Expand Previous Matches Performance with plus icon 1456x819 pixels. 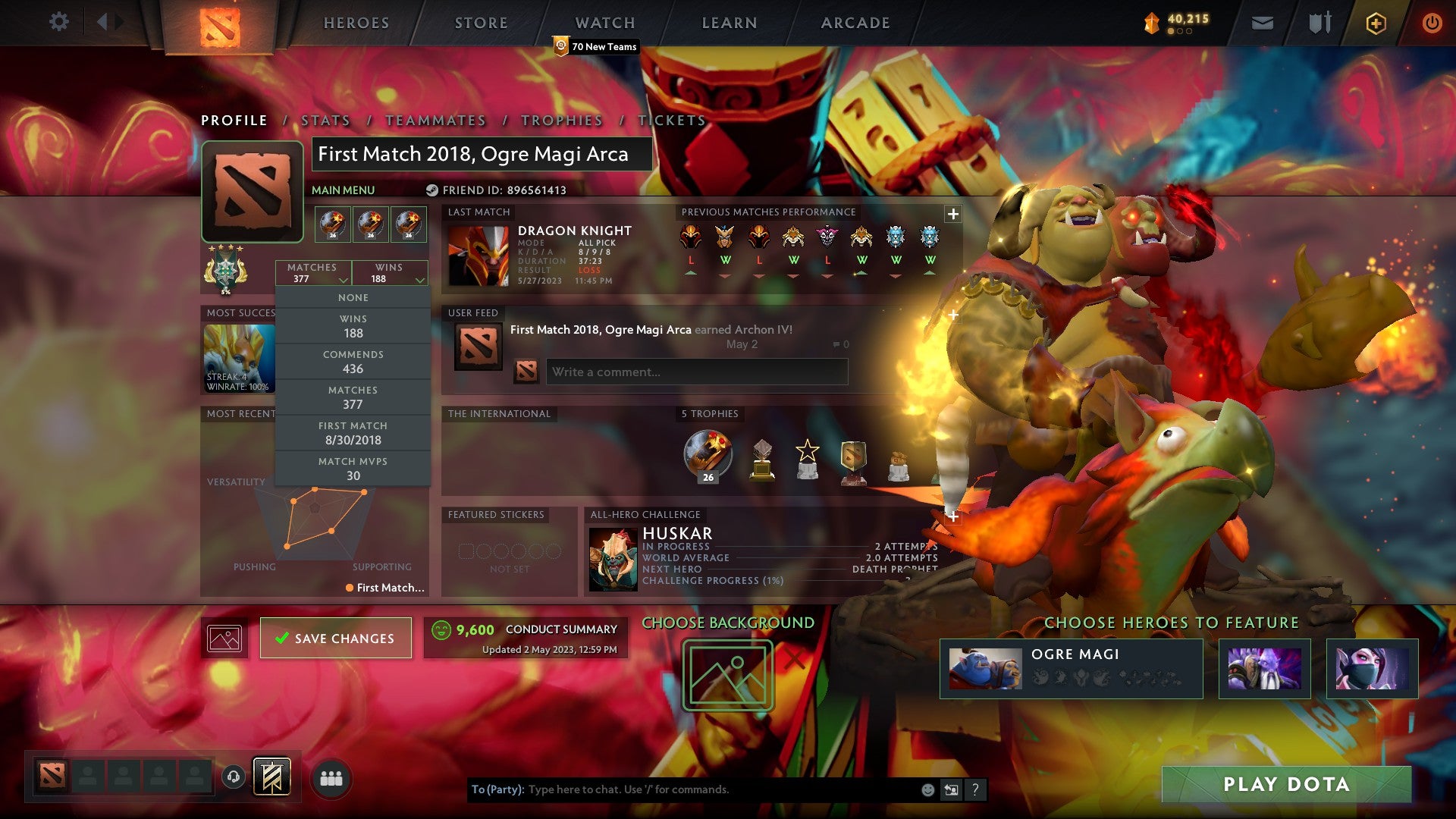coord(952,213)
